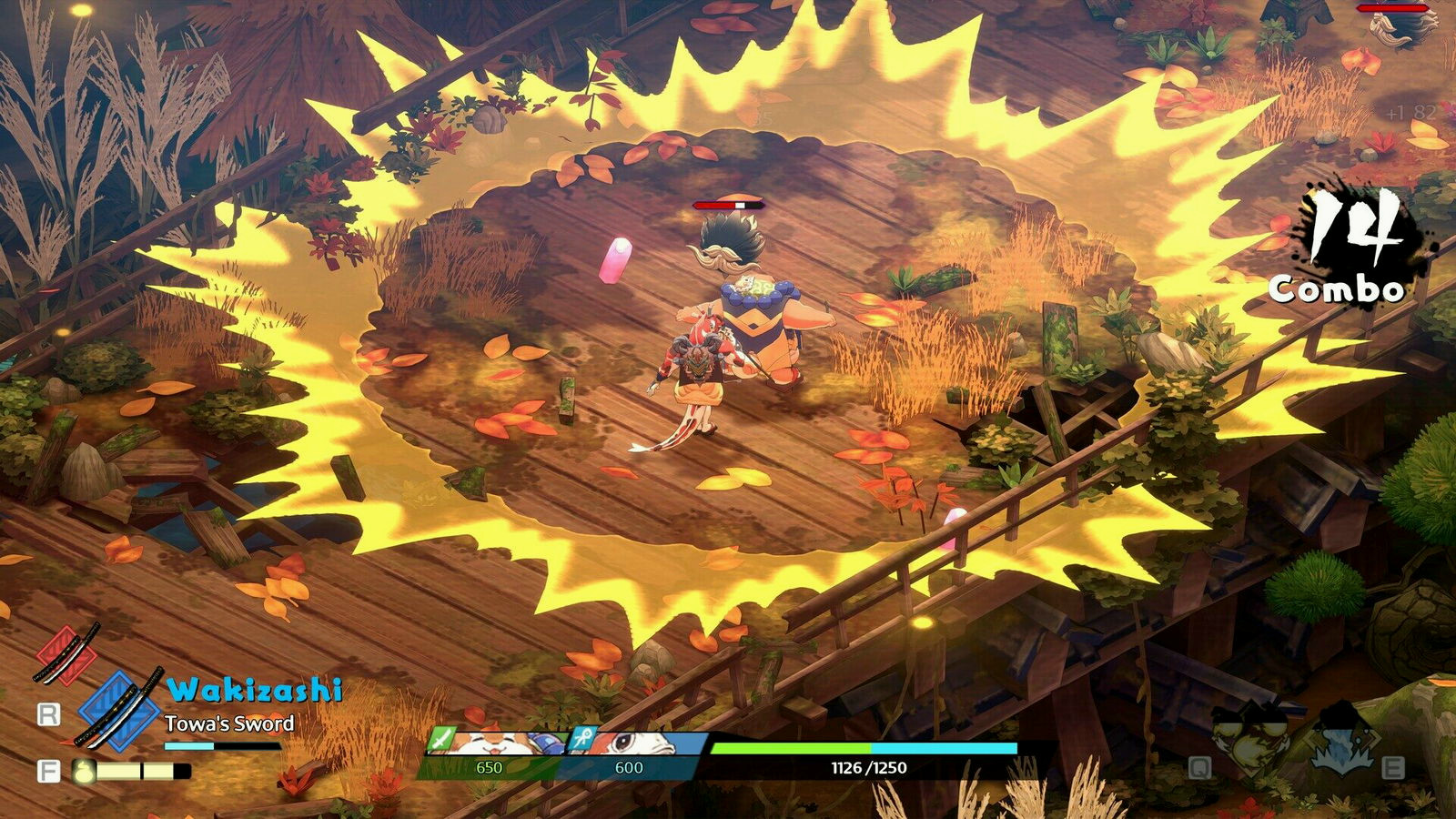Screen dimensions: 1456x819
Task: Click the Wakizashi weapon name text
Action: tap(256, 690)
